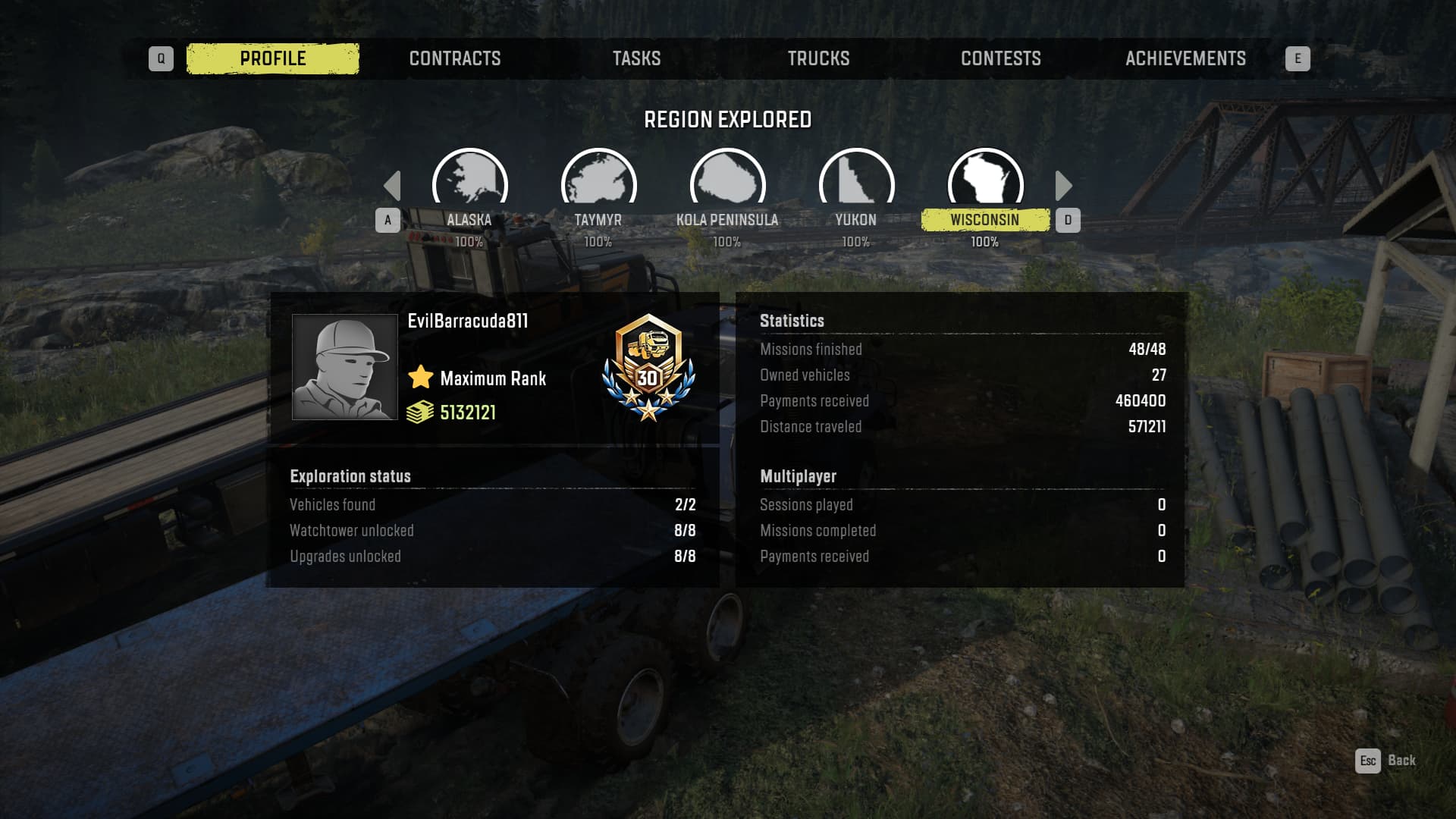Show the Trucks tab
The width and height of the screenshot is (1456, 819).
(x=818, y=58)
